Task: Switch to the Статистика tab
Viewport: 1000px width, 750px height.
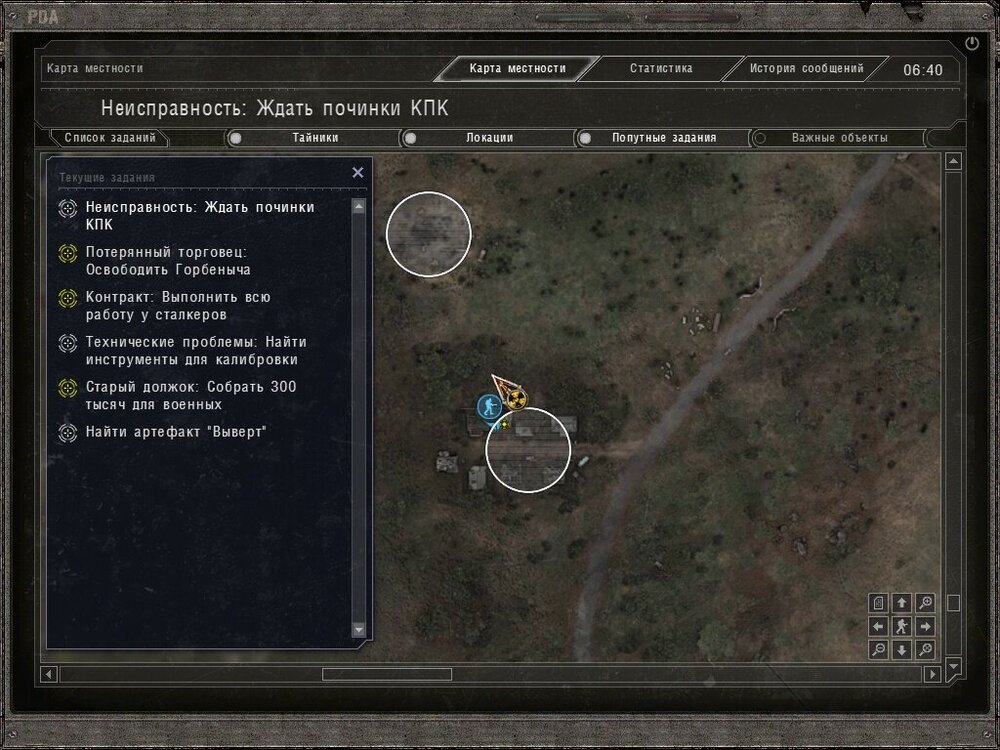Action: click(x=661, y=69)
